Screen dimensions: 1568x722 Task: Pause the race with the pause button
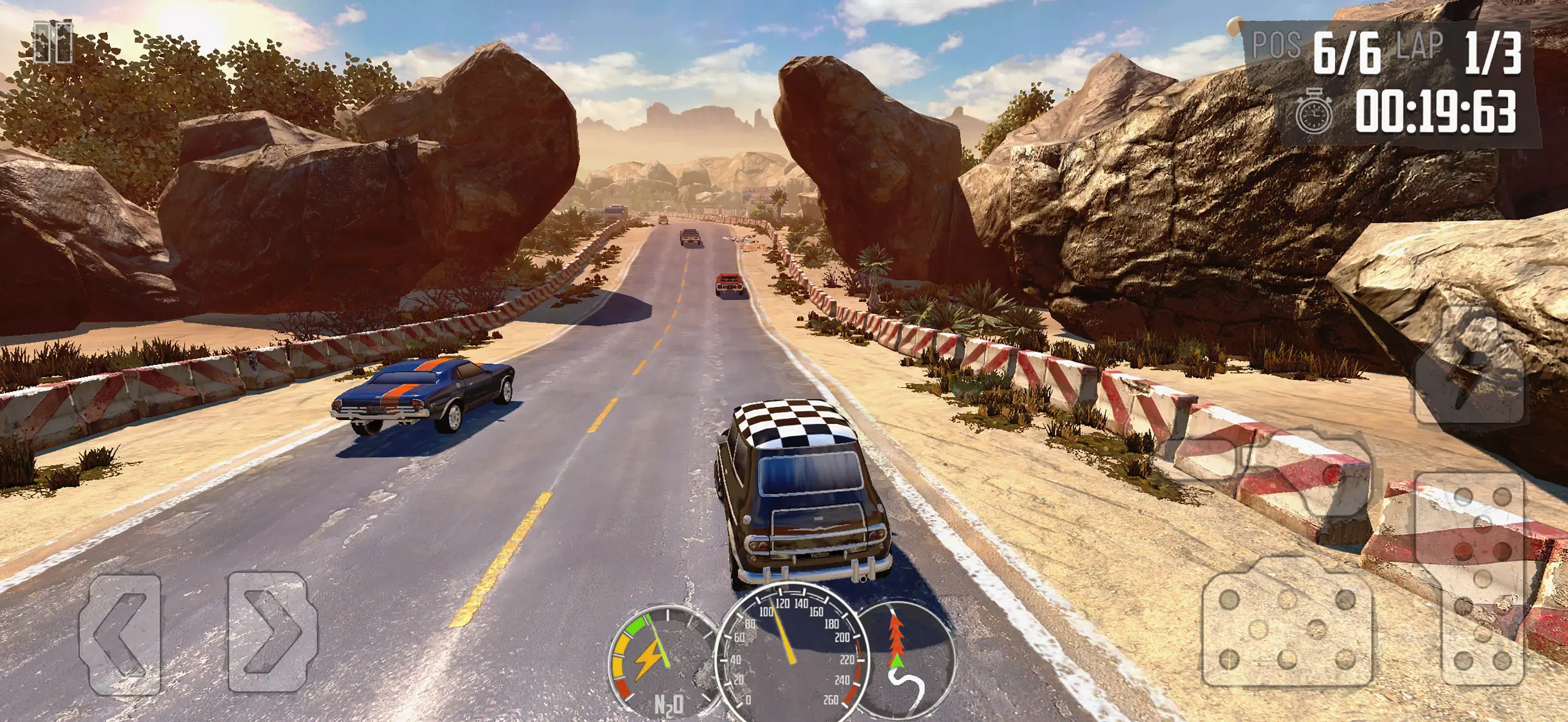(x=52, y=43)
